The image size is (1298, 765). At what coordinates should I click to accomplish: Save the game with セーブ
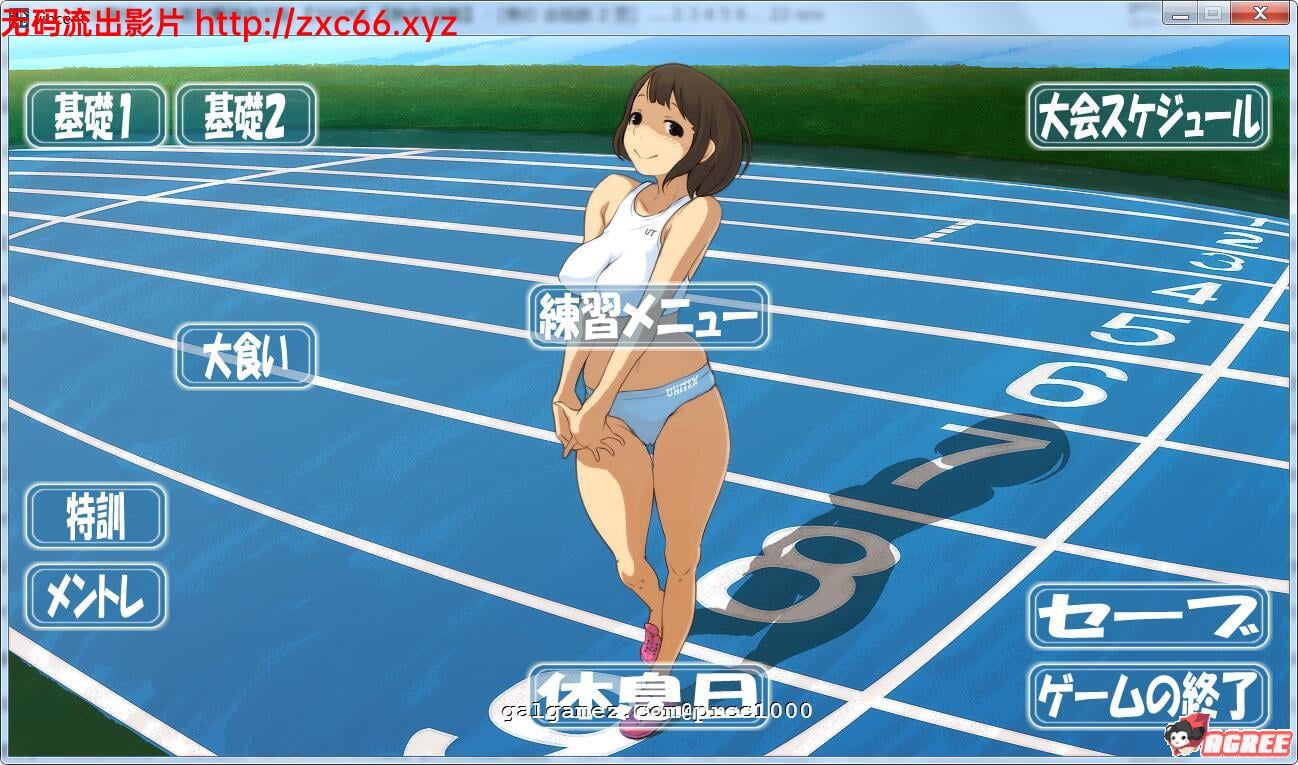click(1148, 616)
